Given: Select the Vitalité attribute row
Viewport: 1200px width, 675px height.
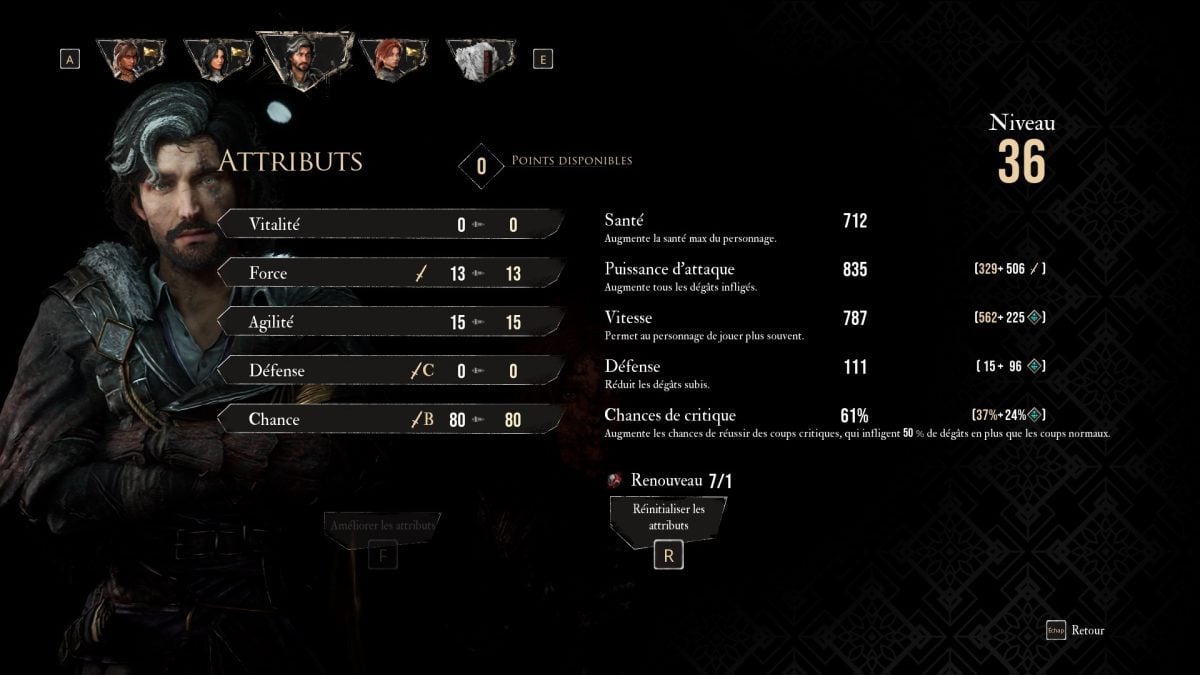Looking at the screenshot, I should (390, 224).
